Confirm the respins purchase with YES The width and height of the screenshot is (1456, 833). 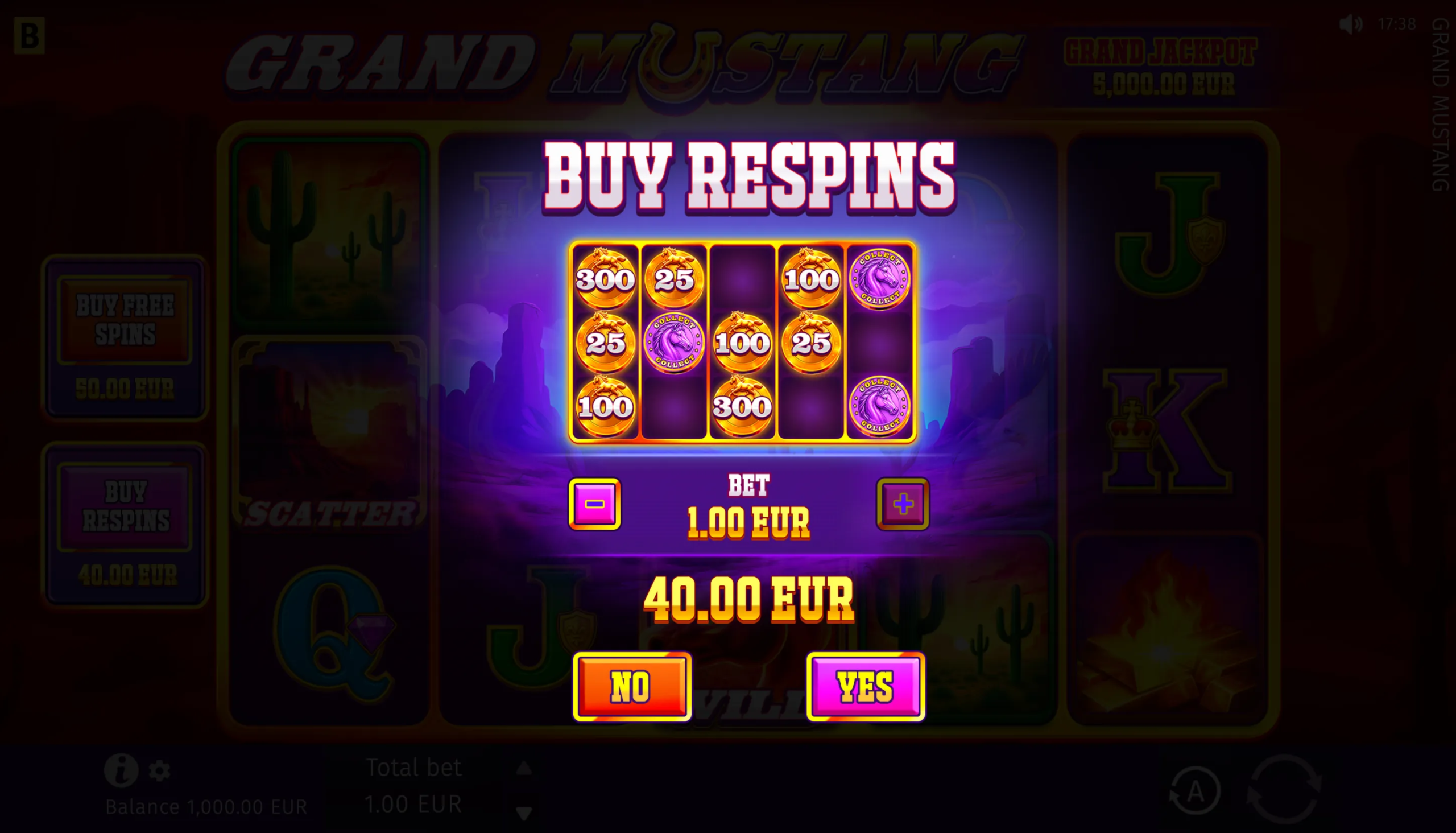pos(865,686)
